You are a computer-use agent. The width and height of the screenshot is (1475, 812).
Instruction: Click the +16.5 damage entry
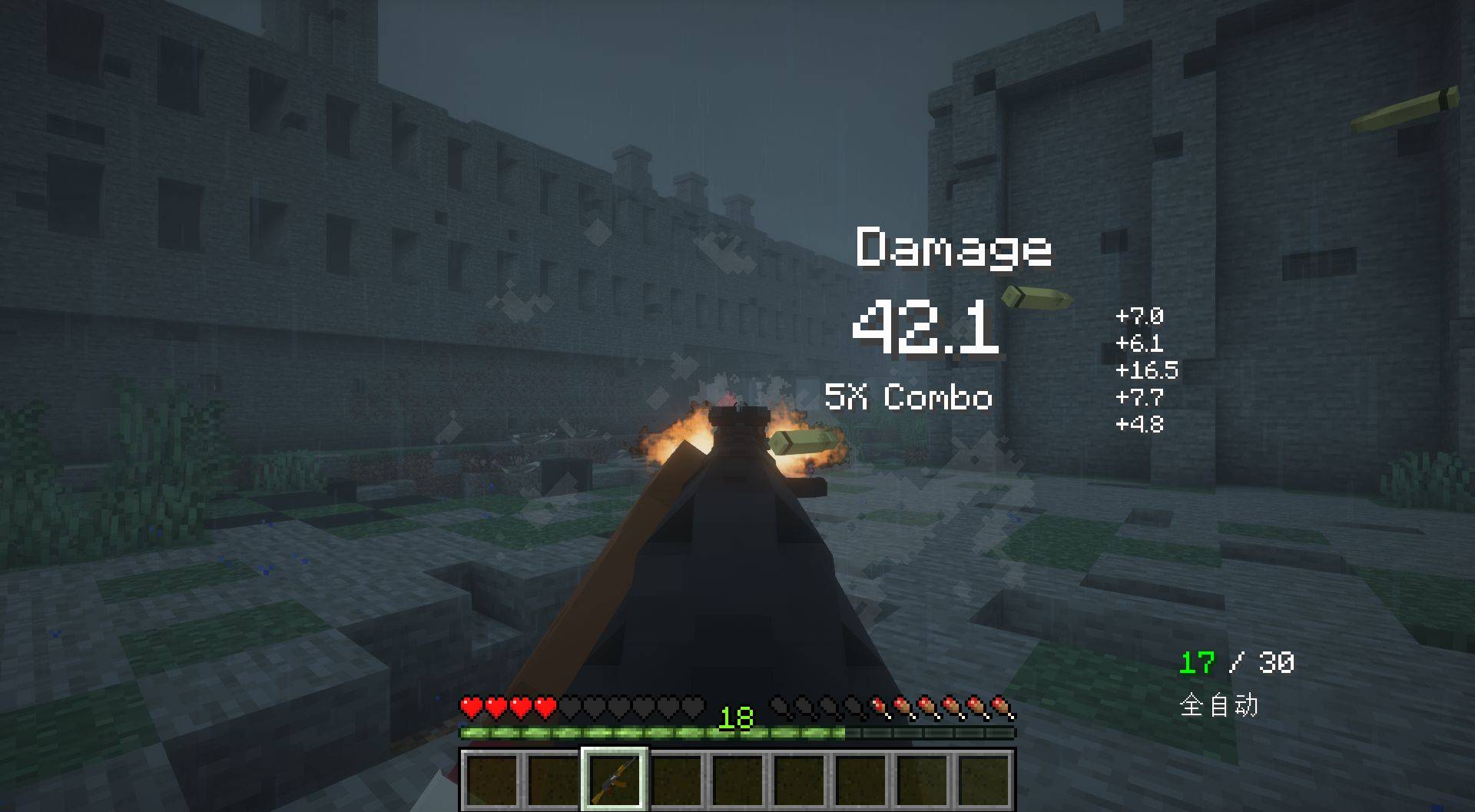(1146, 372)
